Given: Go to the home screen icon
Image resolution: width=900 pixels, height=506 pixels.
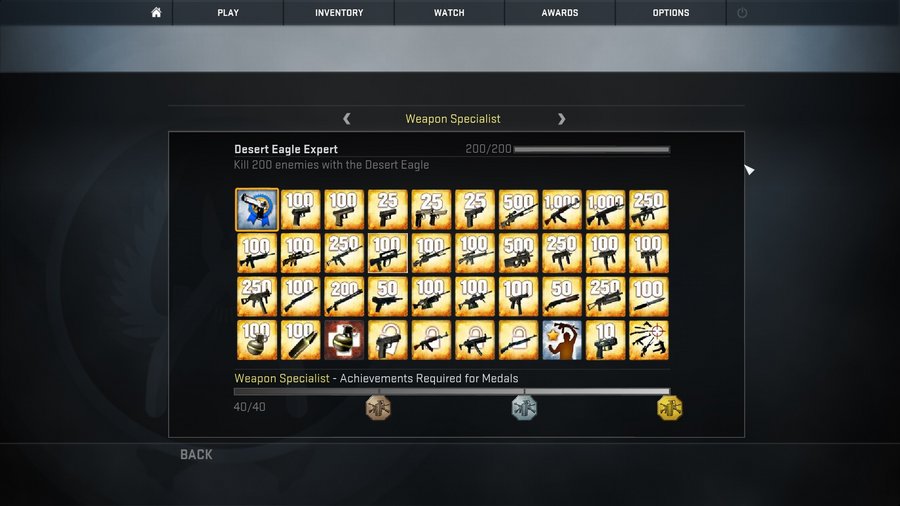Looking at the screenshot, I should coord(156,13).
